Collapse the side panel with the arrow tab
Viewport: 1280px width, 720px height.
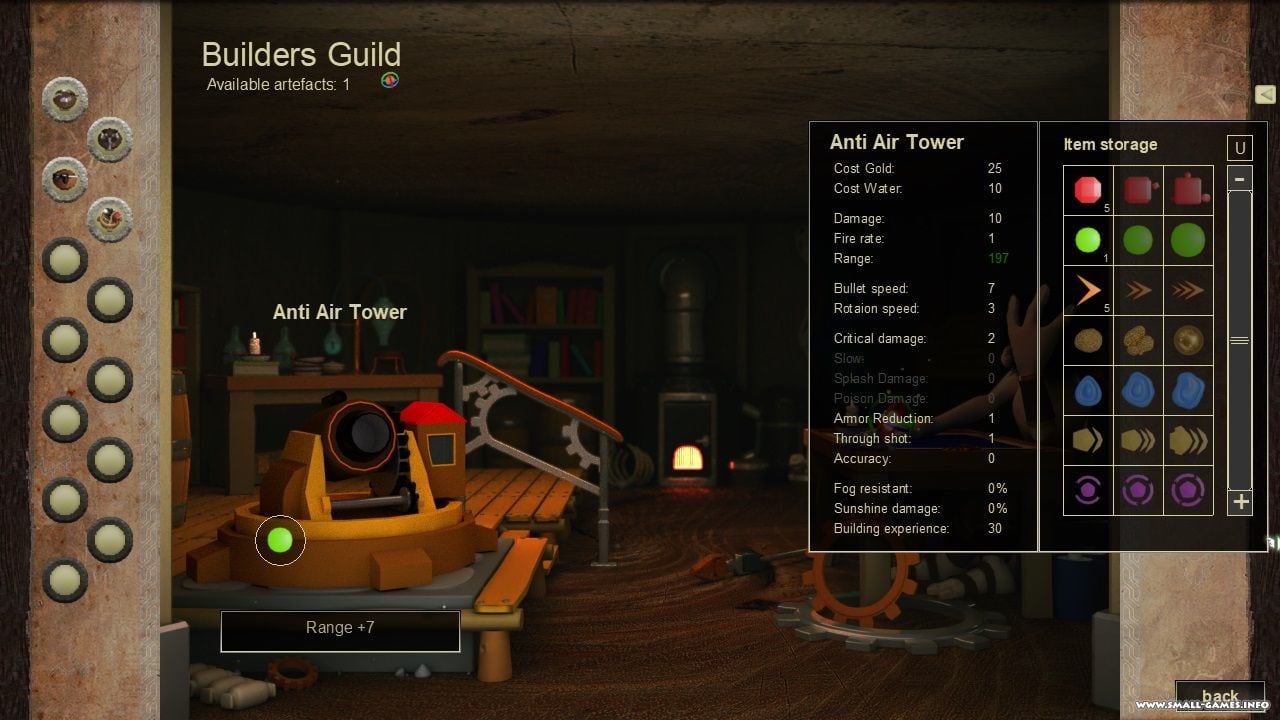point(1265,94)
